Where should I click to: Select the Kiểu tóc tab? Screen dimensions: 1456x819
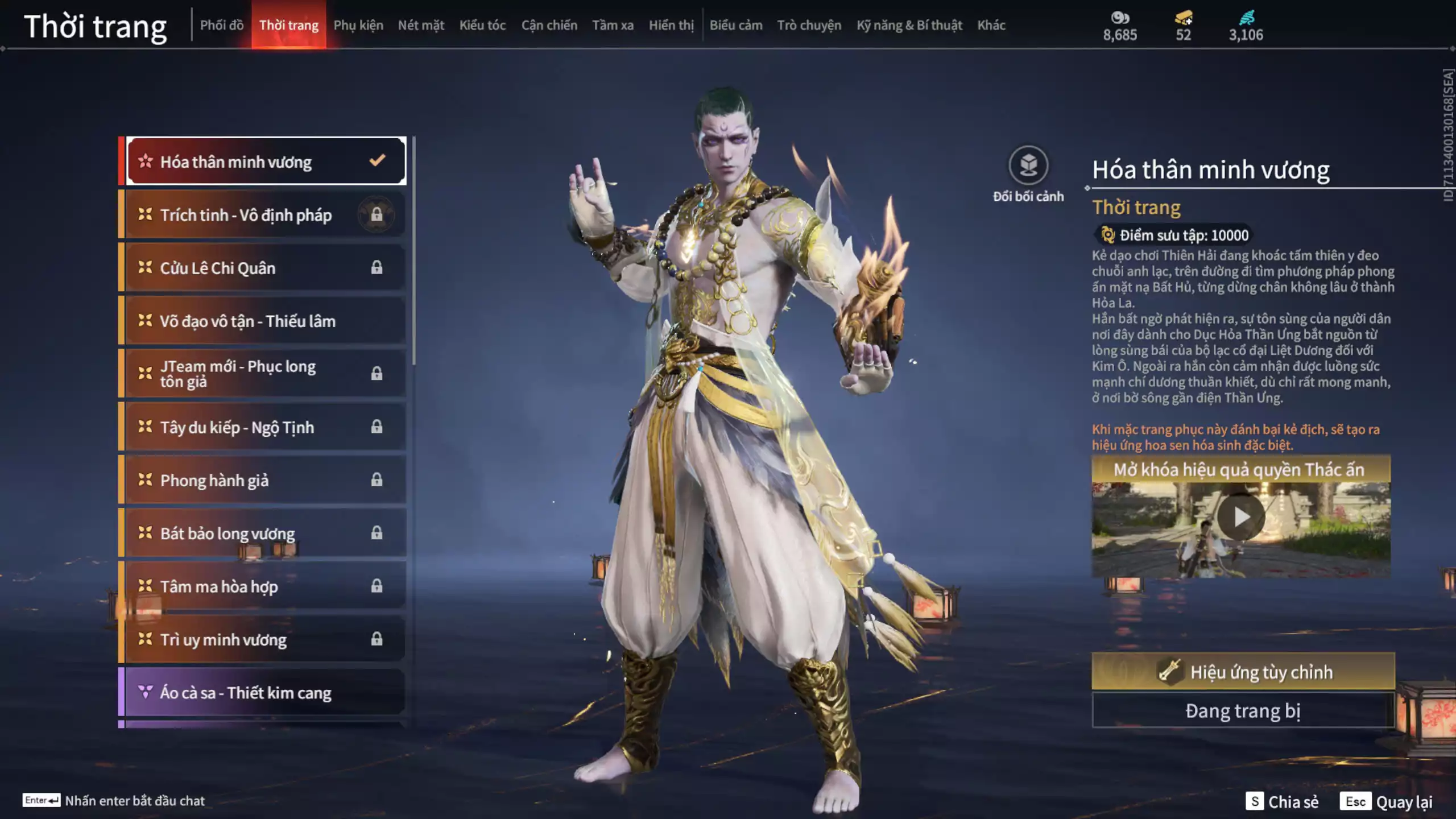(482, 25)
